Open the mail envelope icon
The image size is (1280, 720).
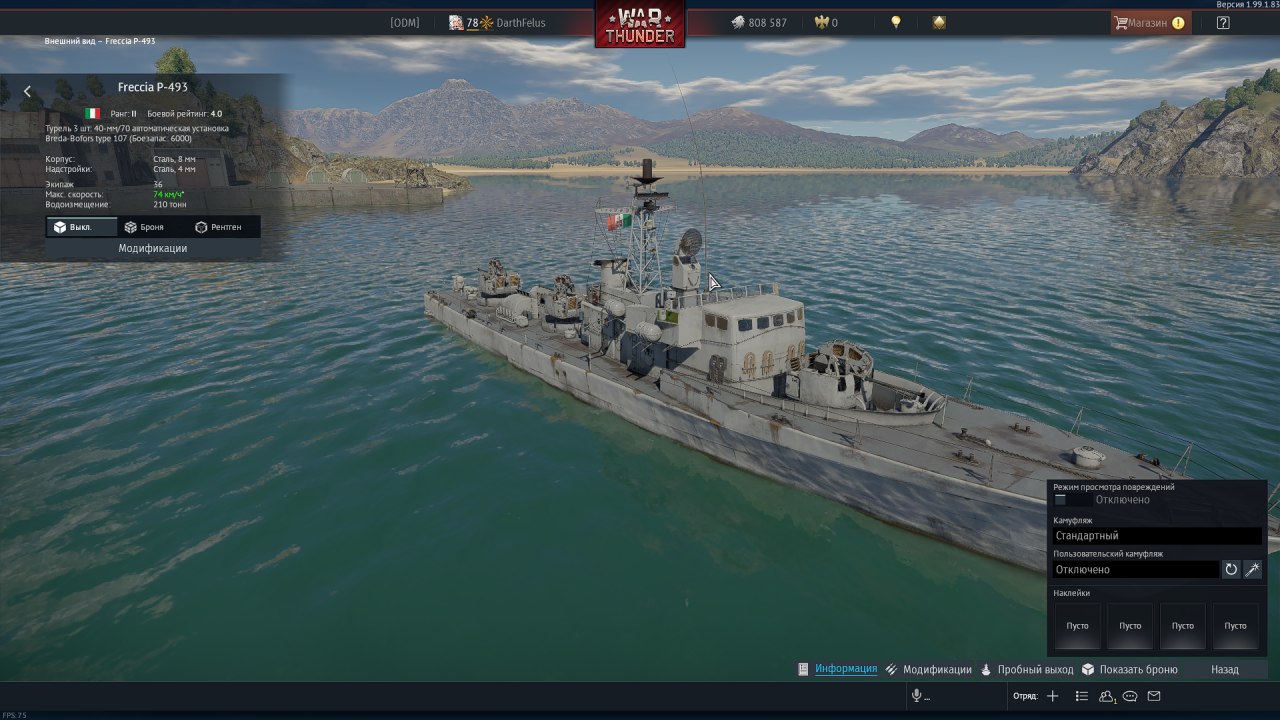click(x=1154, y=696)
